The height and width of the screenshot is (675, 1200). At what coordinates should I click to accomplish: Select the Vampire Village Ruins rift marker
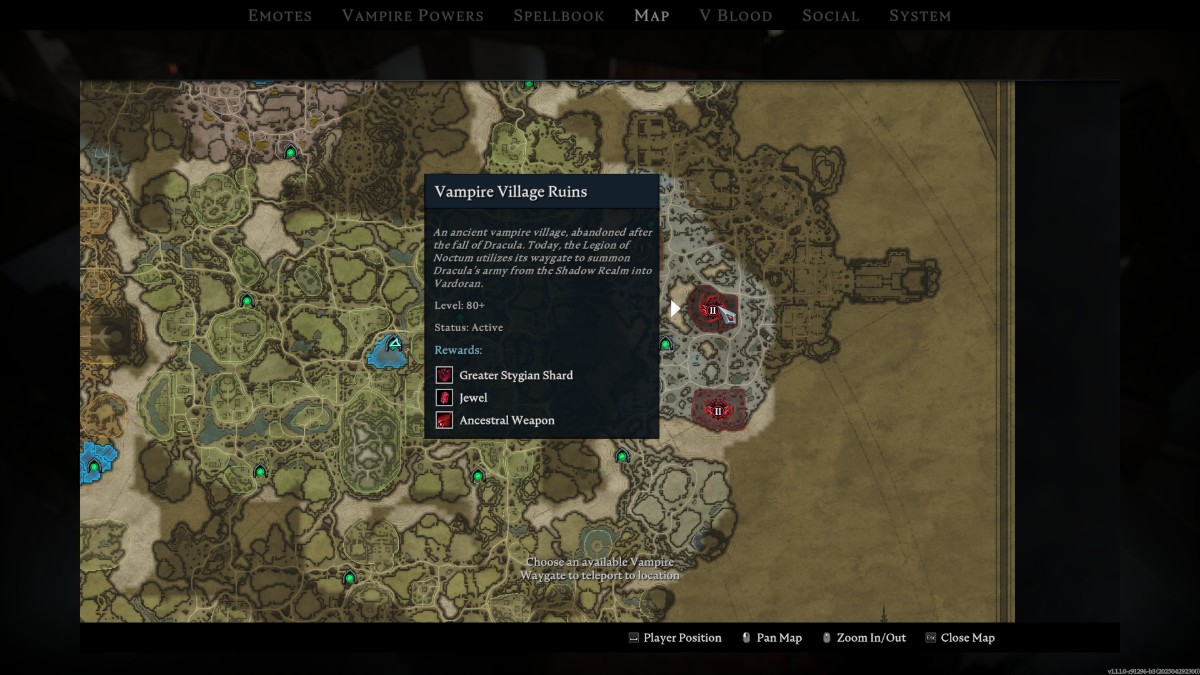click(x=713, y=309)
